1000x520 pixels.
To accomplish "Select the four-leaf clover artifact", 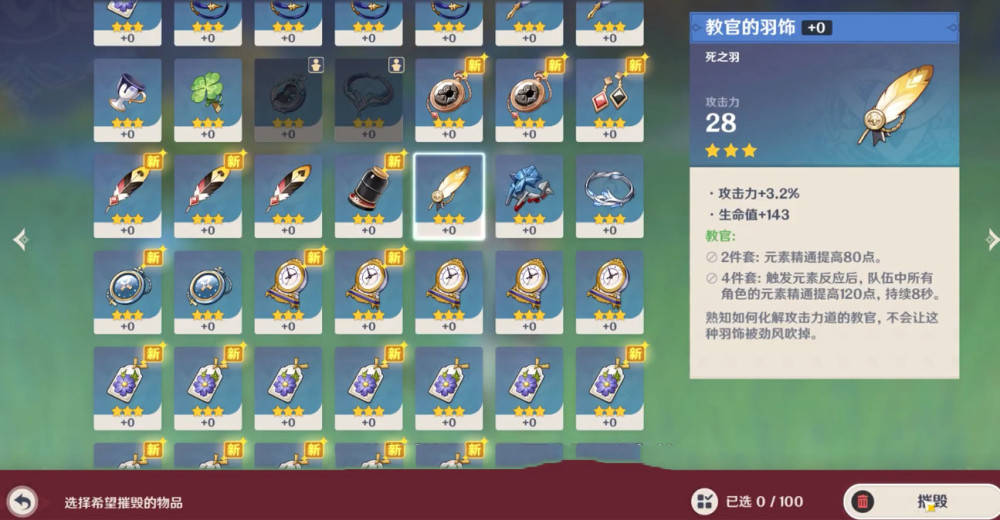I will tap(208, 93).
